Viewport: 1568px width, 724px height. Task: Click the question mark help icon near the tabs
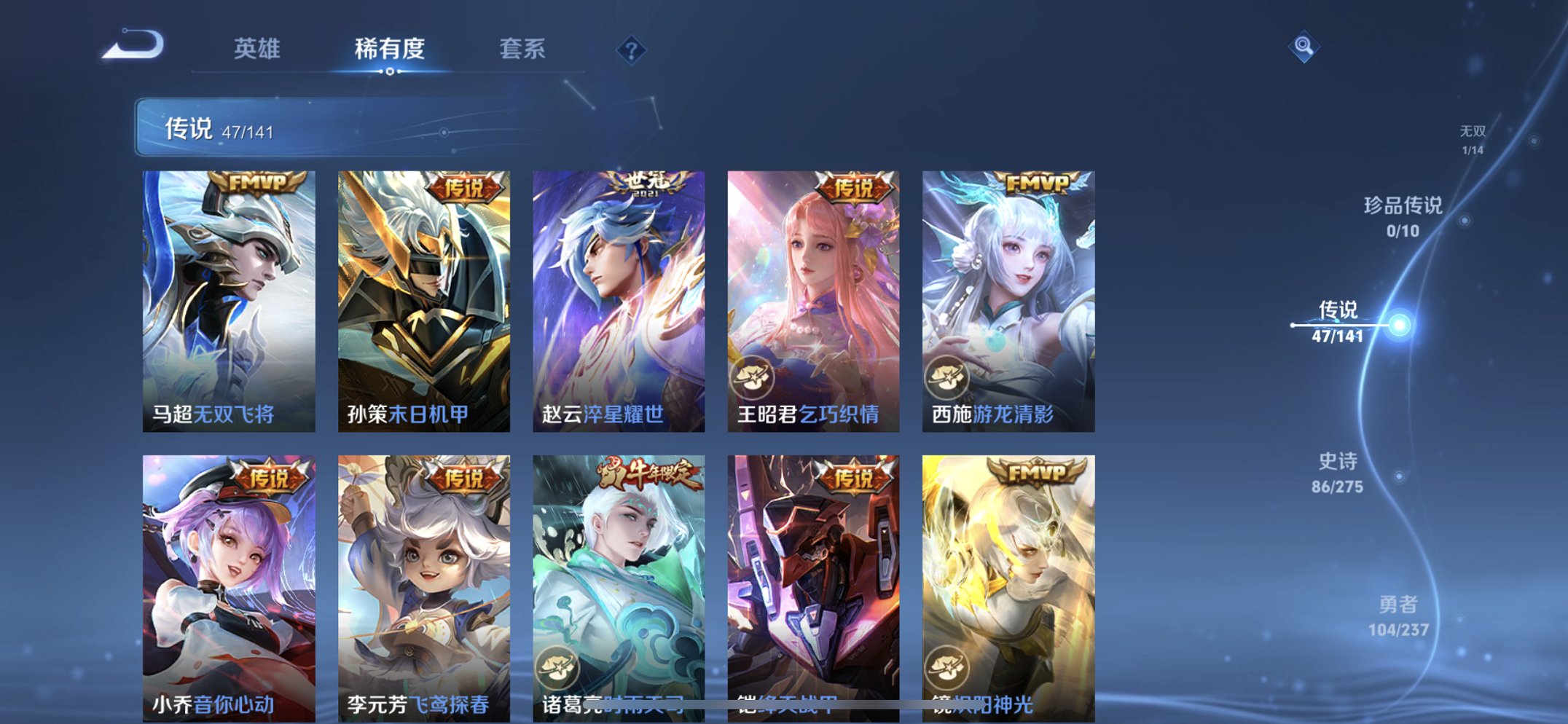tap(632, 50)
